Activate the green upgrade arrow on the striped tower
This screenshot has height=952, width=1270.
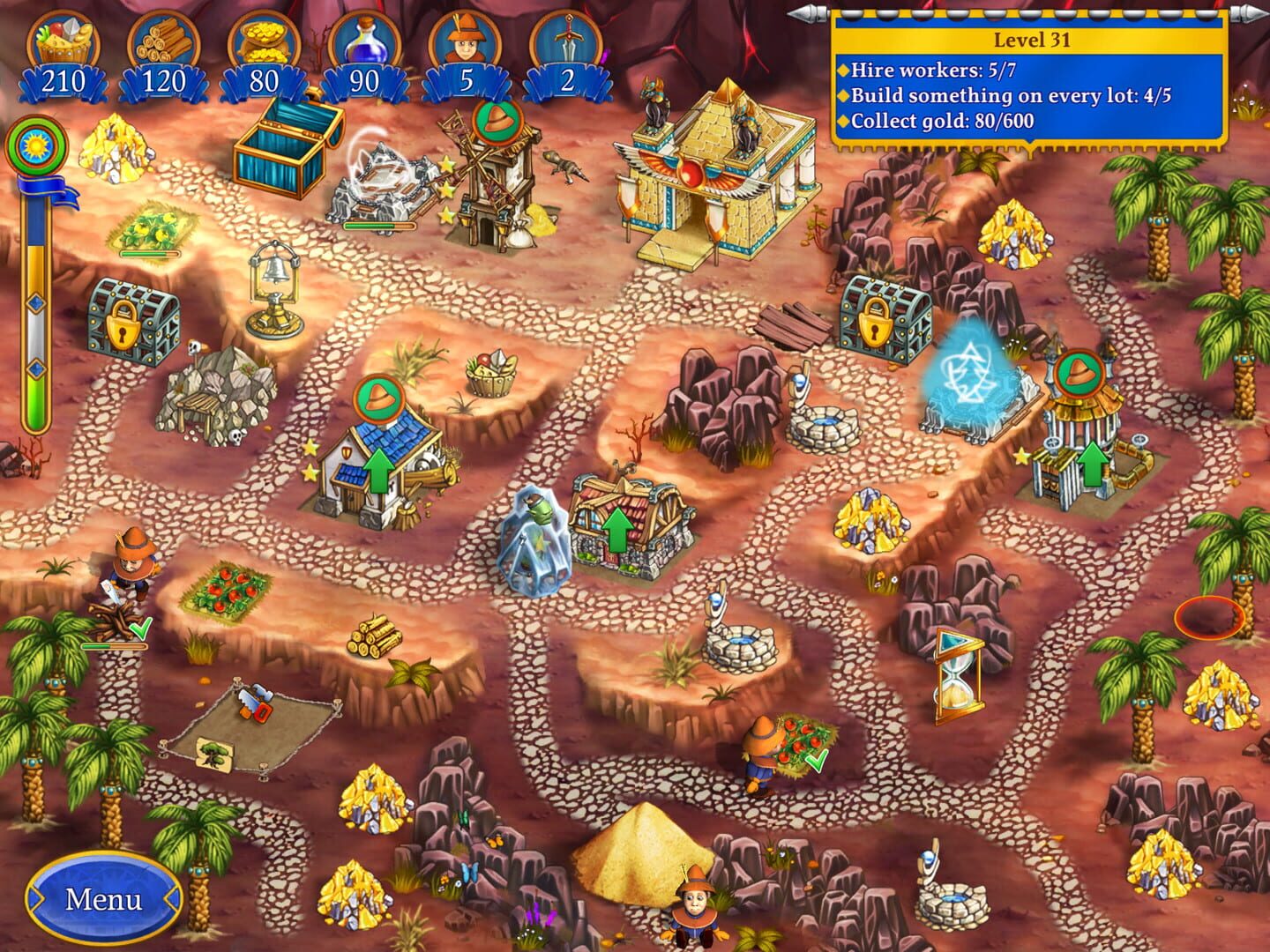(1094, 465)
